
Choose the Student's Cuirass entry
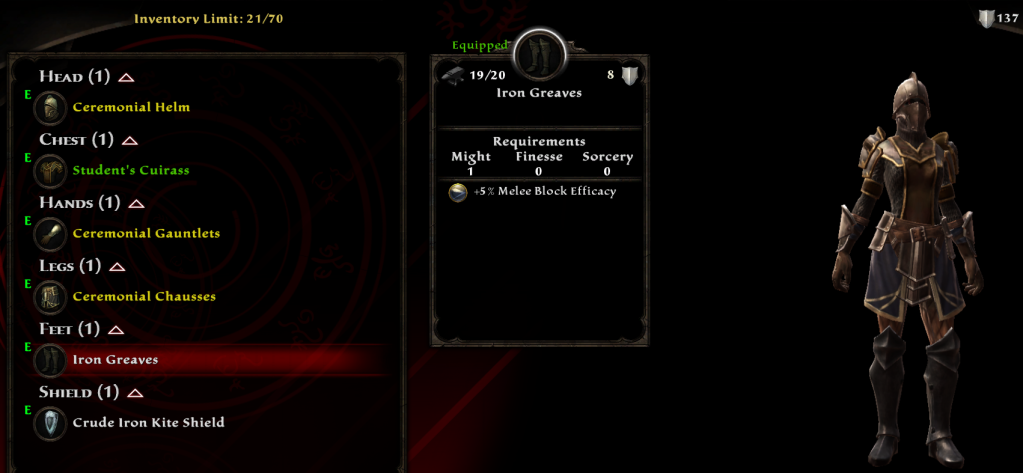point(130,170)
